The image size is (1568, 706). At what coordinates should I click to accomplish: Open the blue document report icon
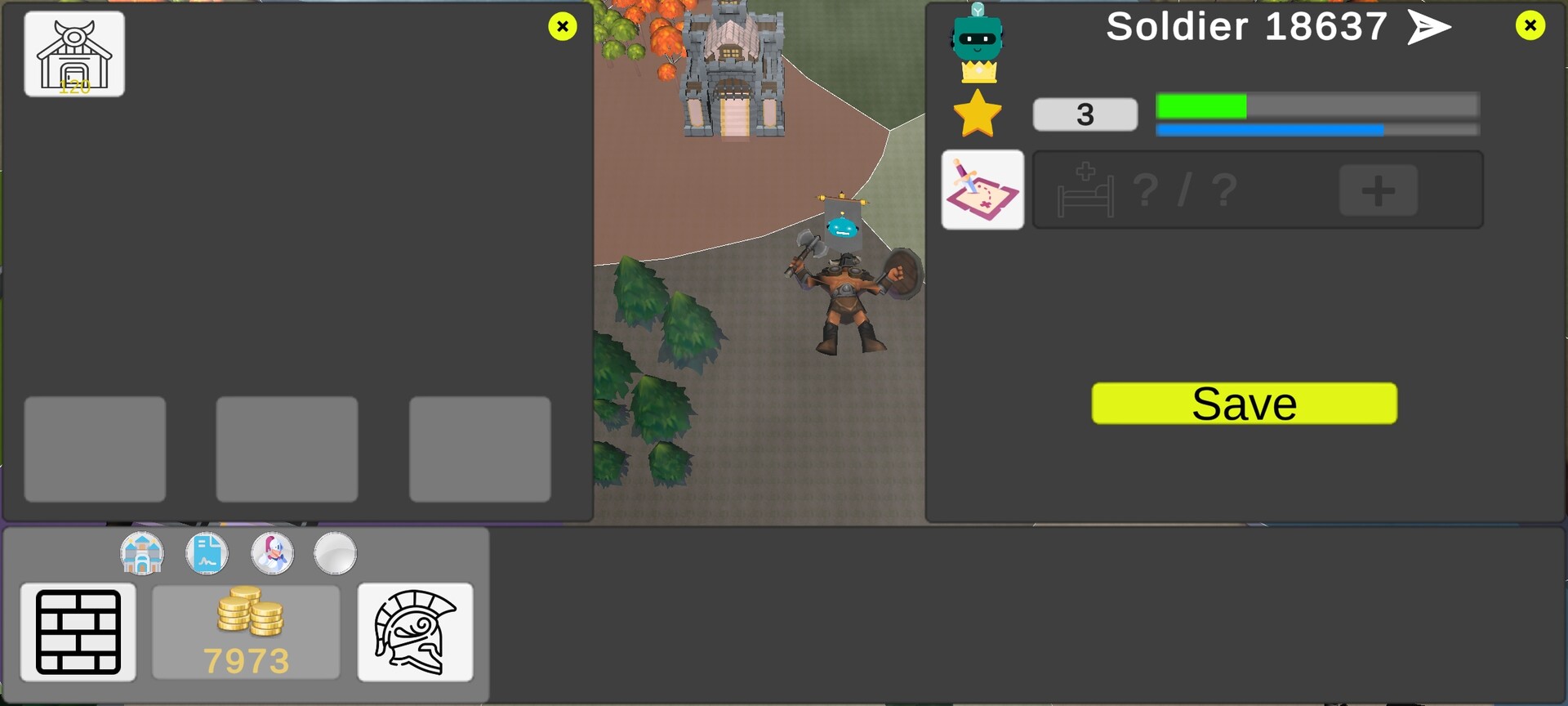point(207,553)
